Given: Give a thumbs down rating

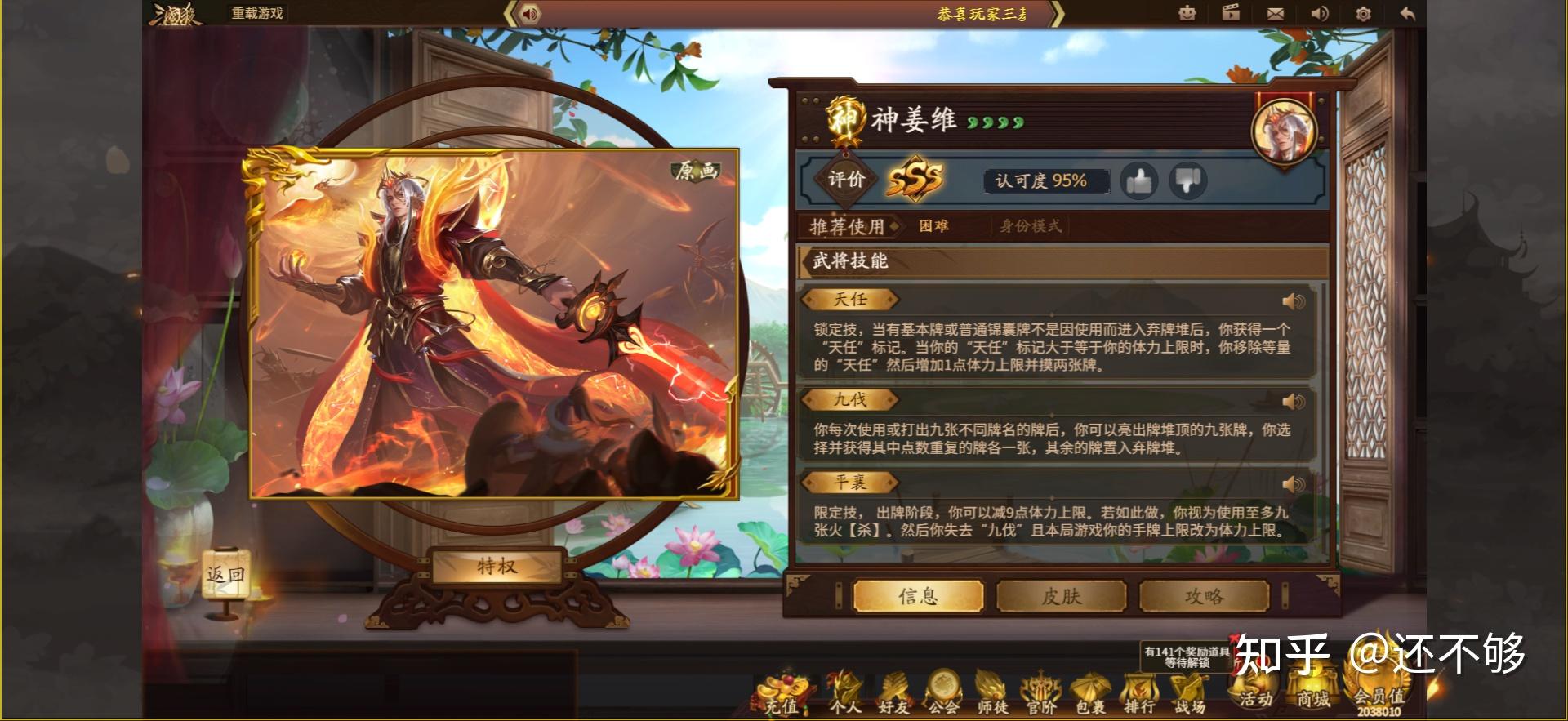Looking at the screenshot, I should (1188, 181).
